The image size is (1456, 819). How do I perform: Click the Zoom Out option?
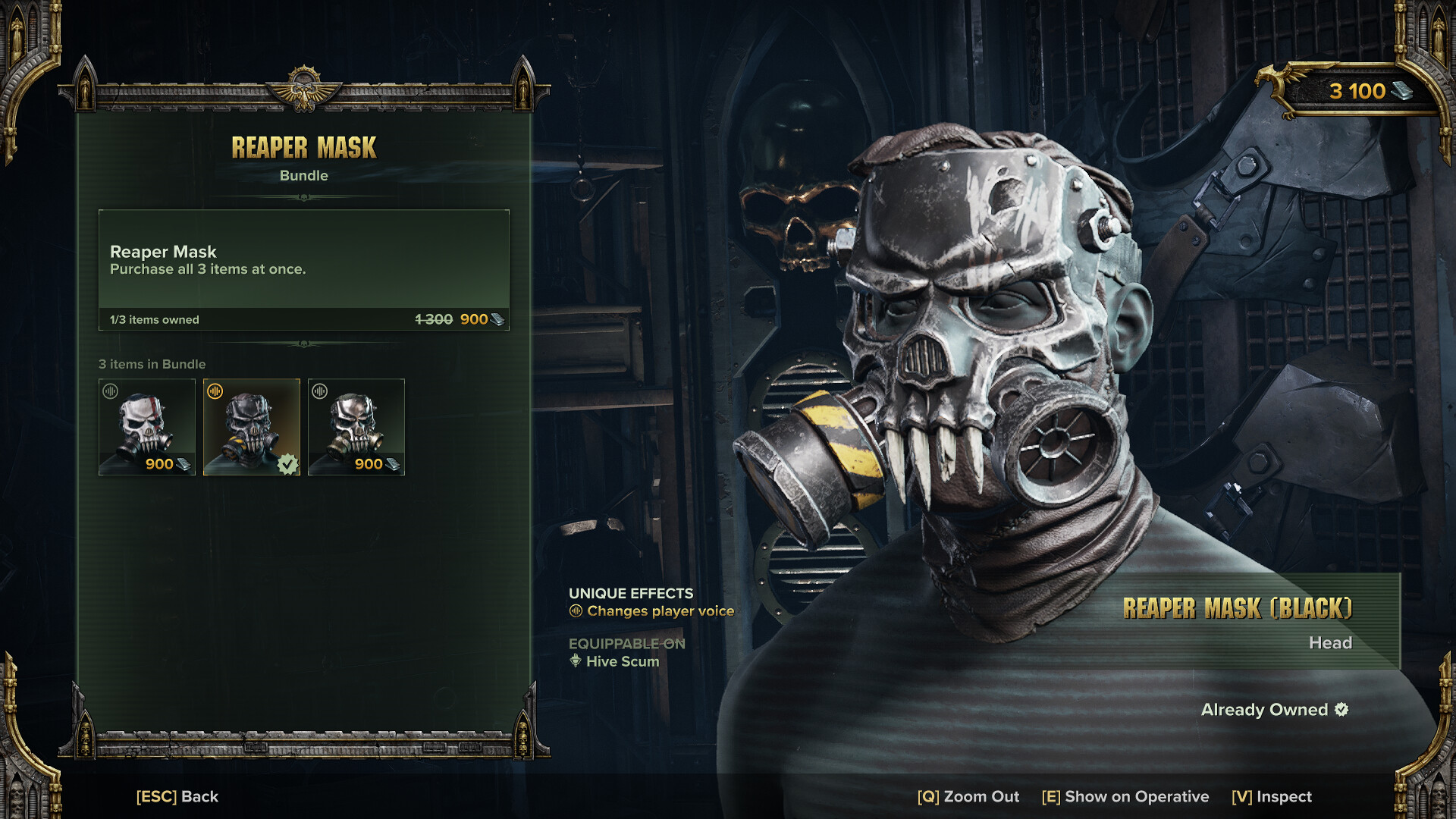tap(968, 796)
